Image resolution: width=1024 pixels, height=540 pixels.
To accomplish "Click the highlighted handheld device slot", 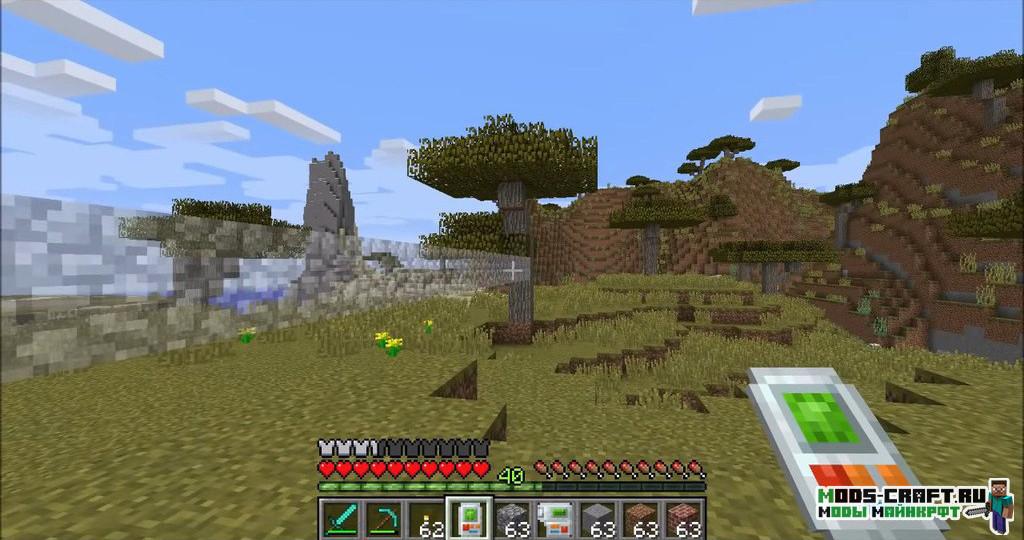I will click(469, 519).
